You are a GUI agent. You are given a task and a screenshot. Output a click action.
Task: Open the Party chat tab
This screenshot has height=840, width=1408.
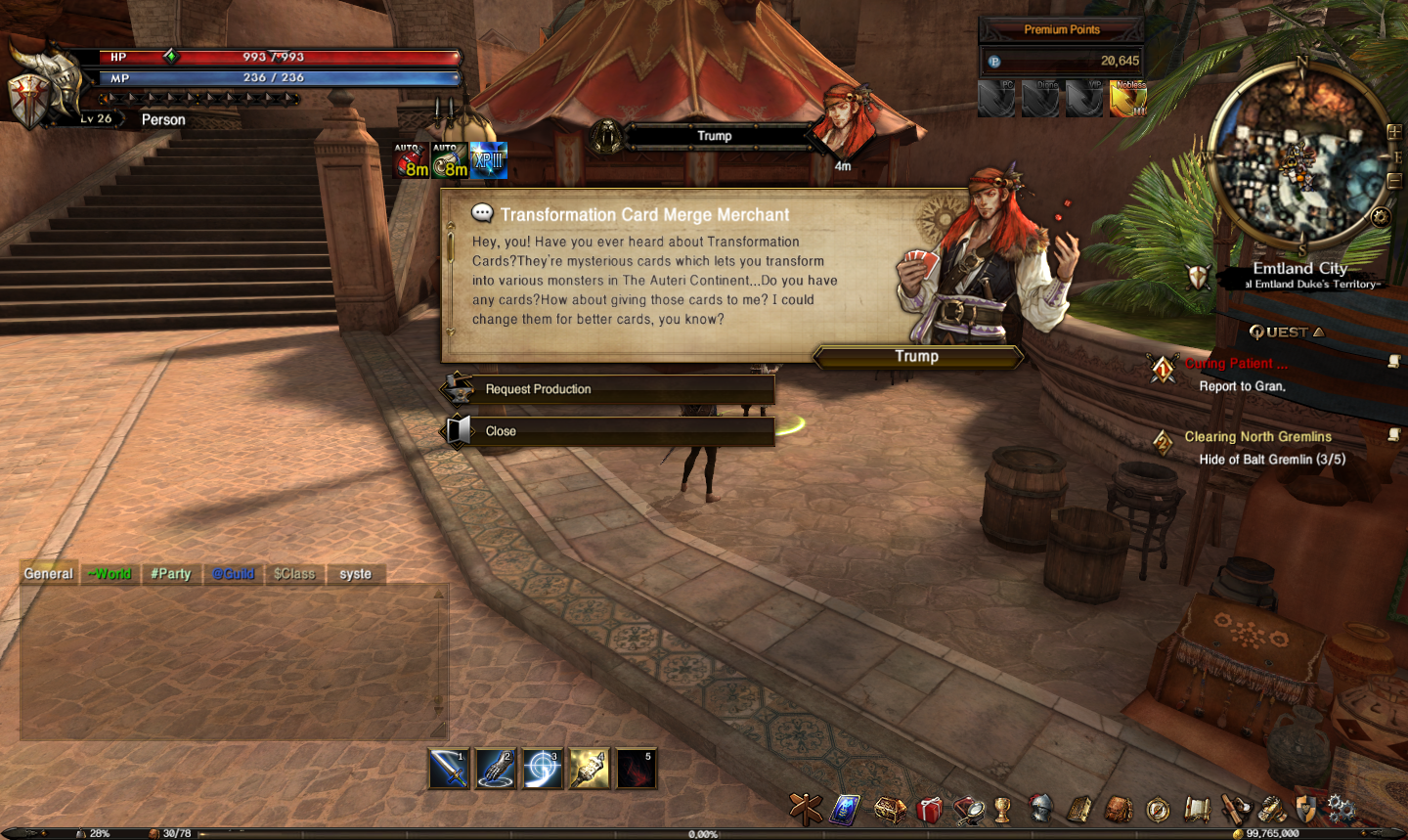click(170, 574)
